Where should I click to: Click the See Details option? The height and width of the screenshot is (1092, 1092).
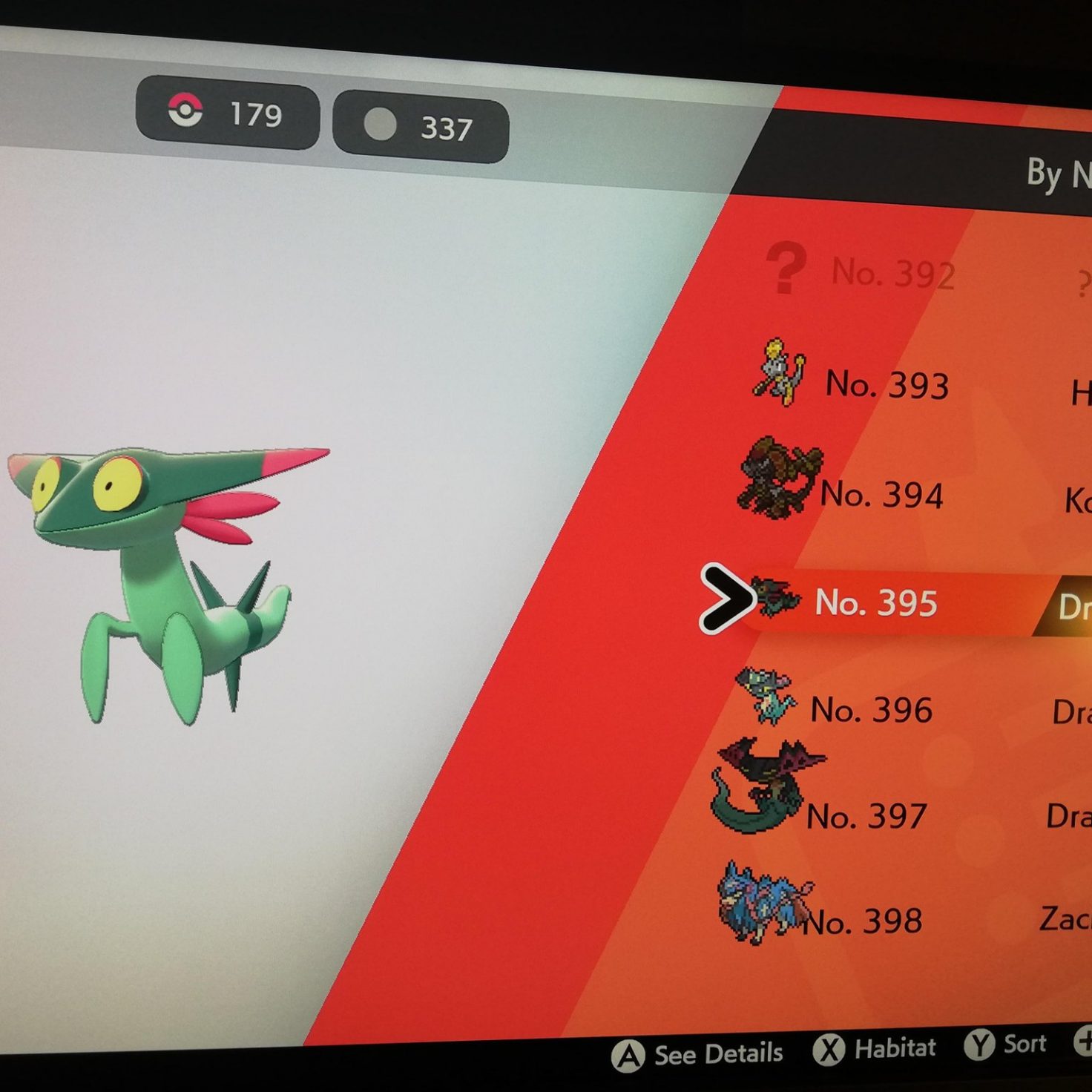[698, 1054]
